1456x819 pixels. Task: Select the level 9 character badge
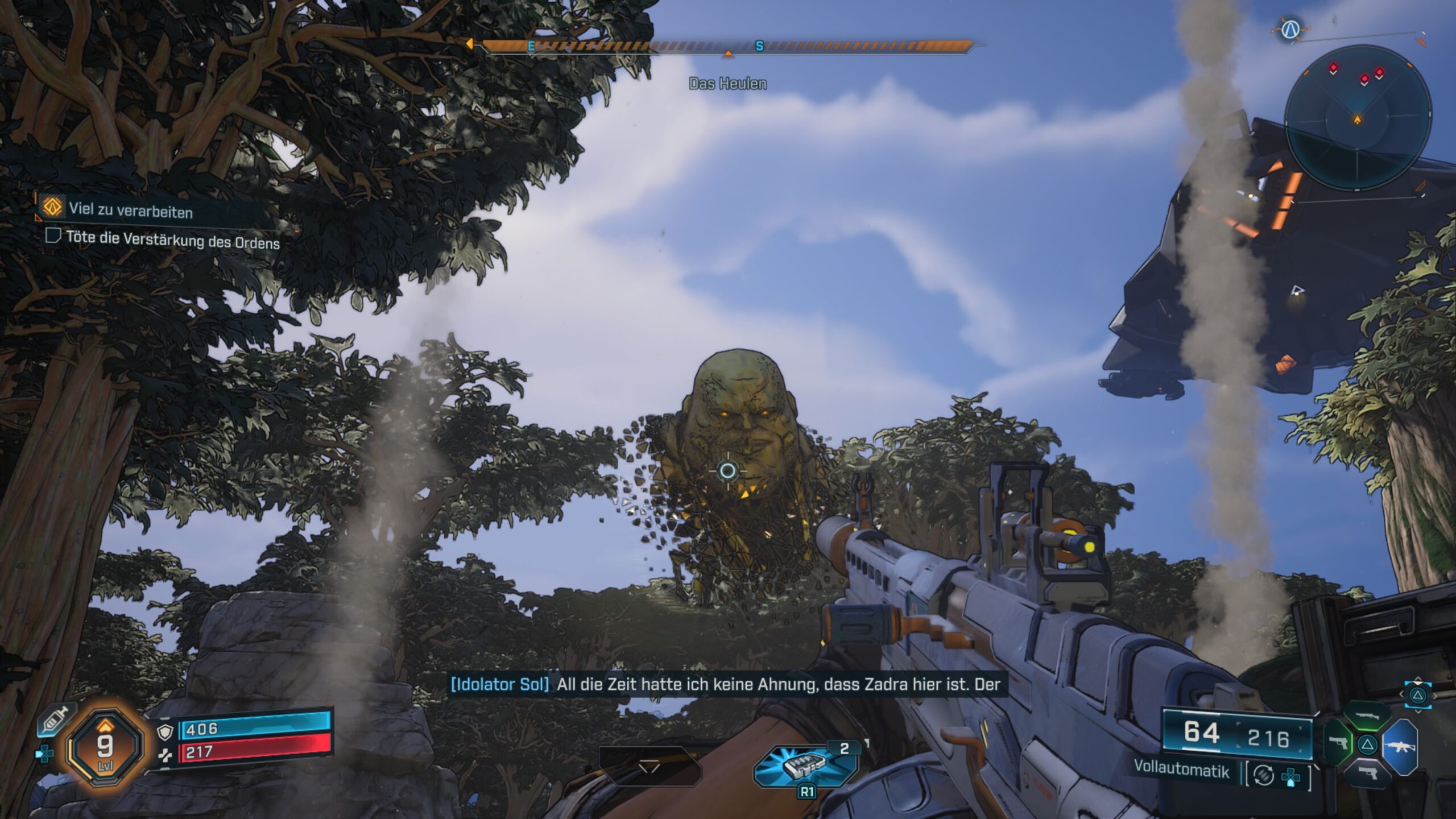(x=105, y=746)
